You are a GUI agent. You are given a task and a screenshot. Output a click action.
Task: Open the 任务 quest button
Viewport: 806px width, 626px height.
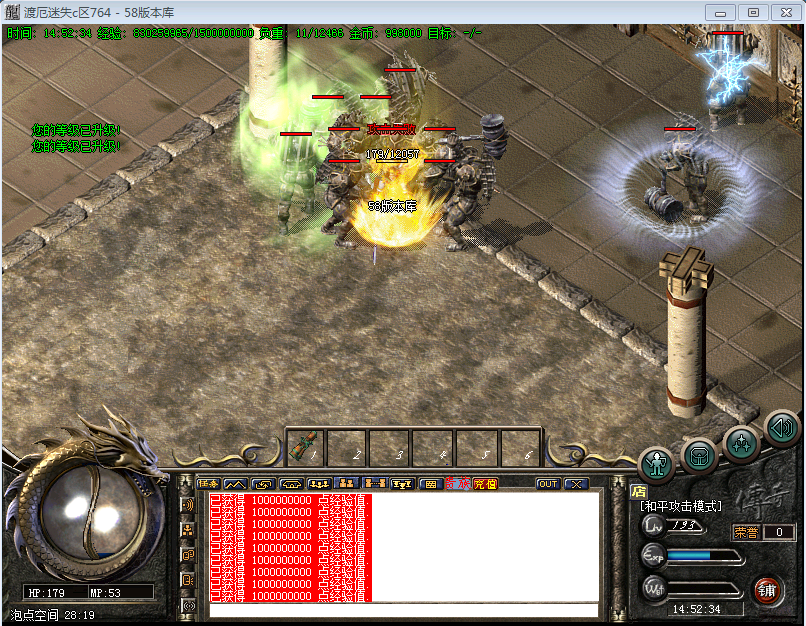pos(208,484)
